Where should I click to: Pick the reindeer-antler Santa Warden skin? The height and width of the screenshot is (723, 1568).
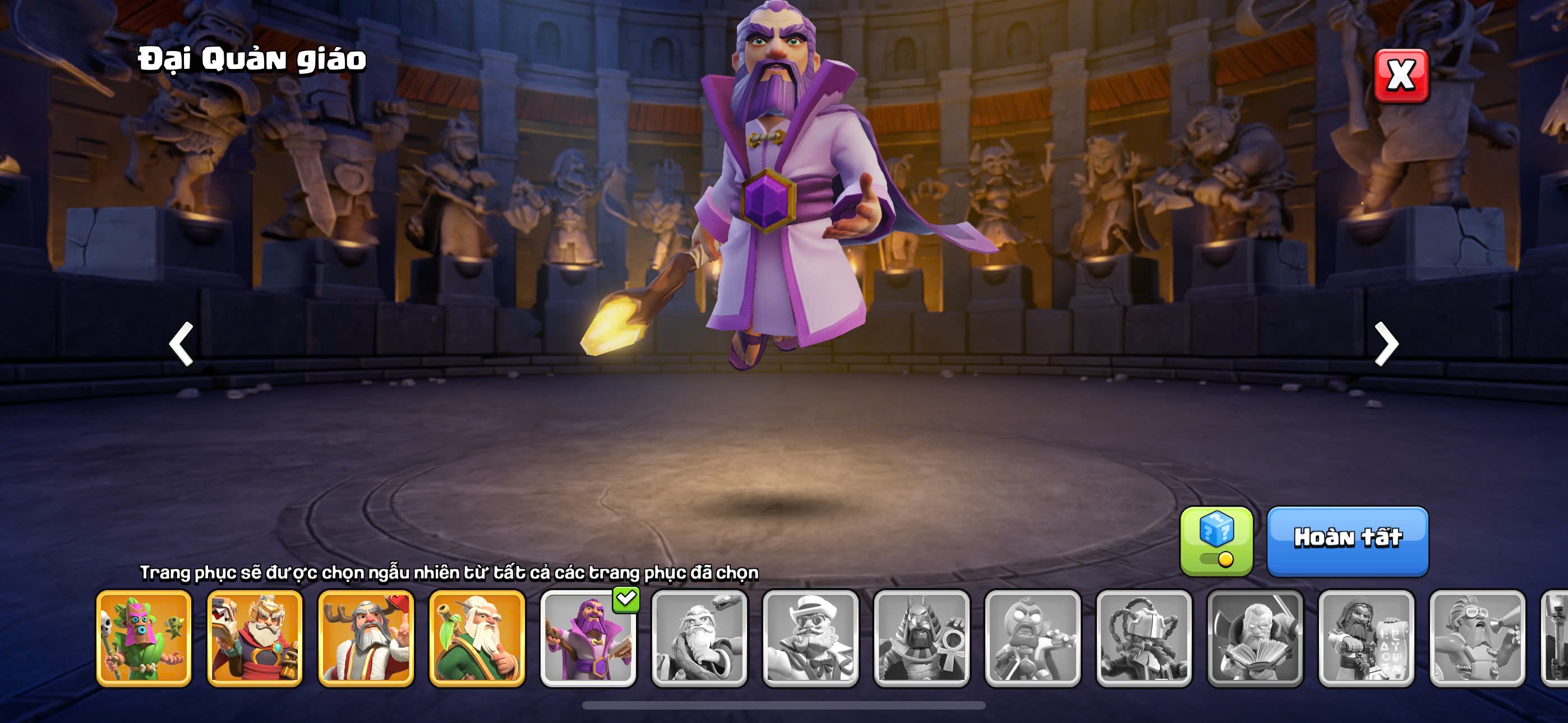coord(366,638)
